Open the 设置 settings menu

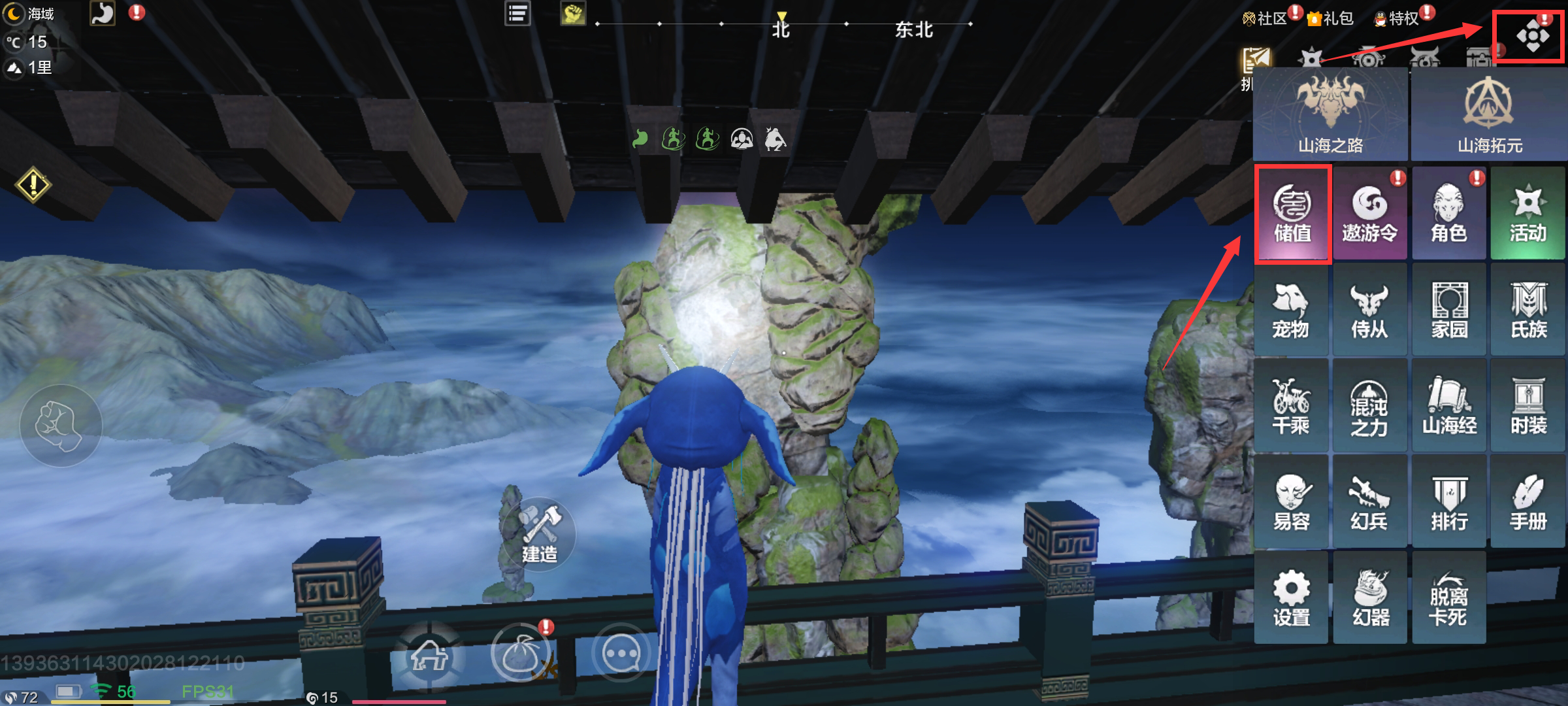click(x=1291, y=597)
